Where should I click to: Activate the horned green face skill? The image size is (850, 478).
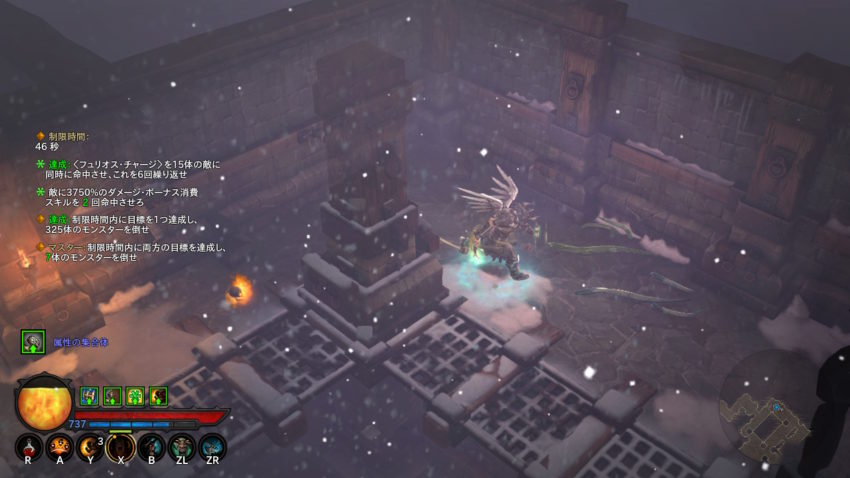point(182,446)
